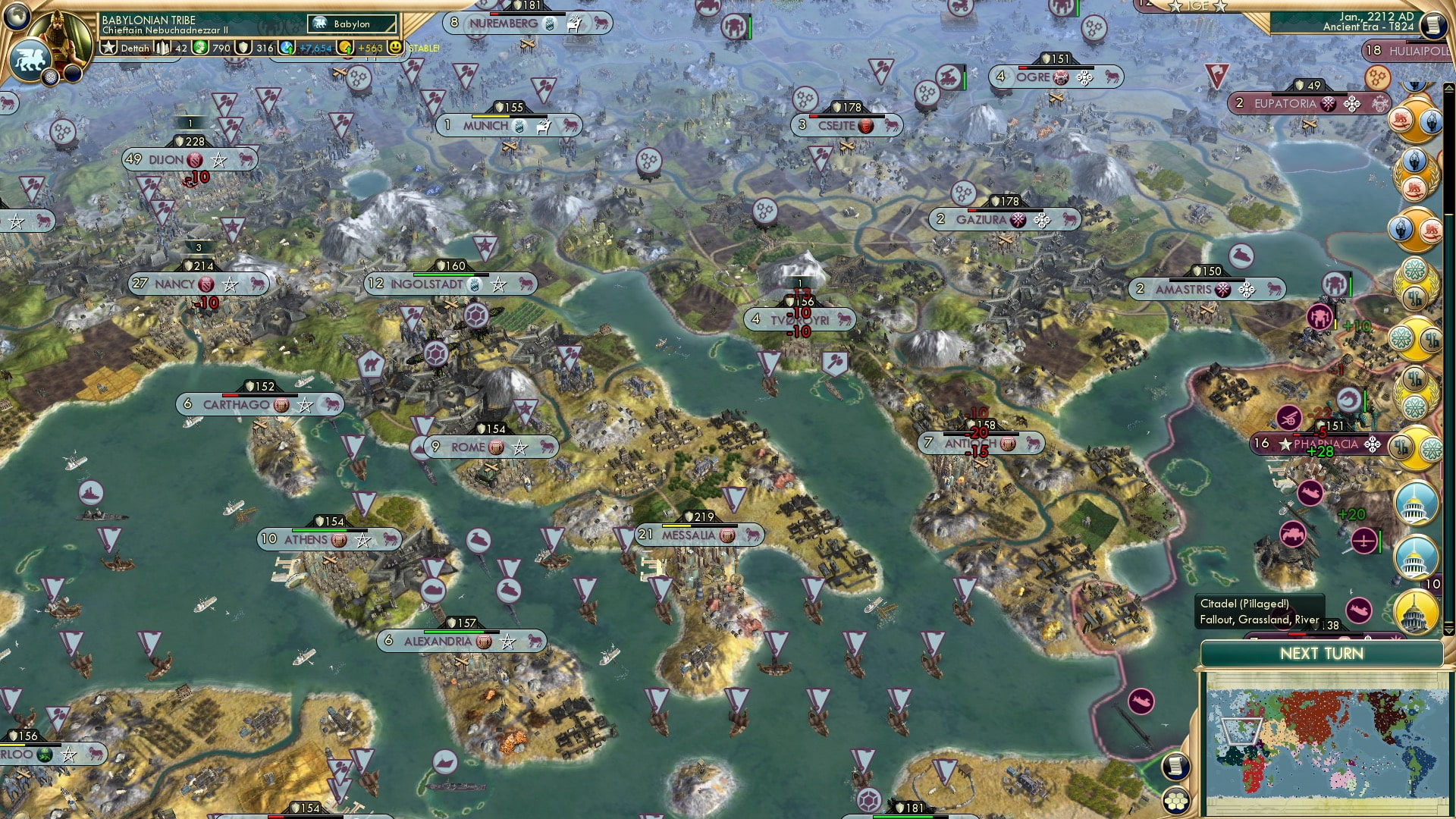
Task: Open the Athens city screen from its banner
Action: pyautogui.click(x=326, y=540)
